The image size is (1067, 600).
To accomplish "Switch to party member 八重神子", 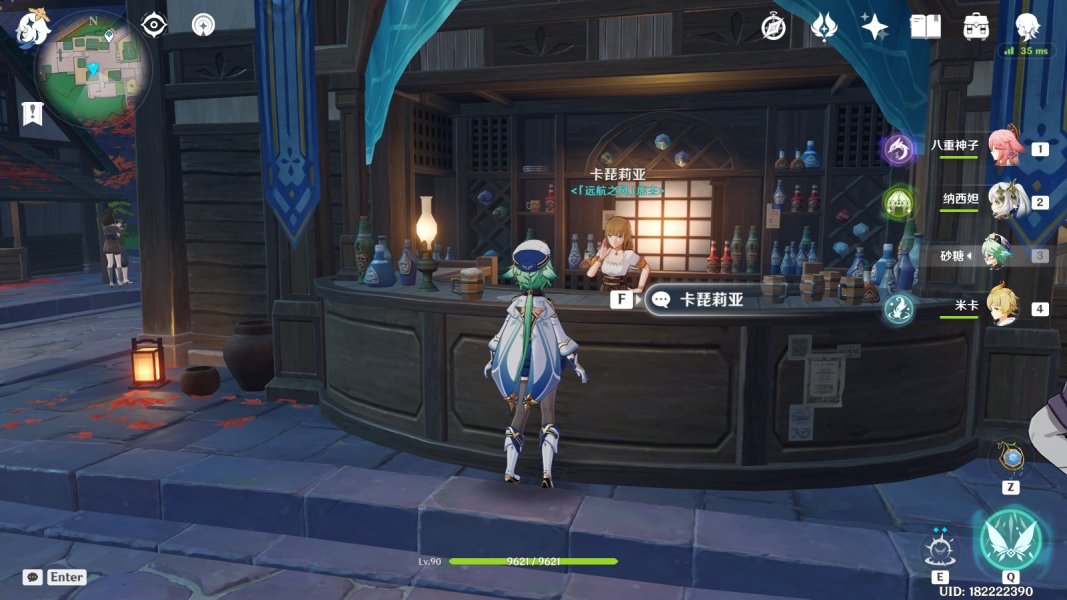I will (x=1003, y=149).
